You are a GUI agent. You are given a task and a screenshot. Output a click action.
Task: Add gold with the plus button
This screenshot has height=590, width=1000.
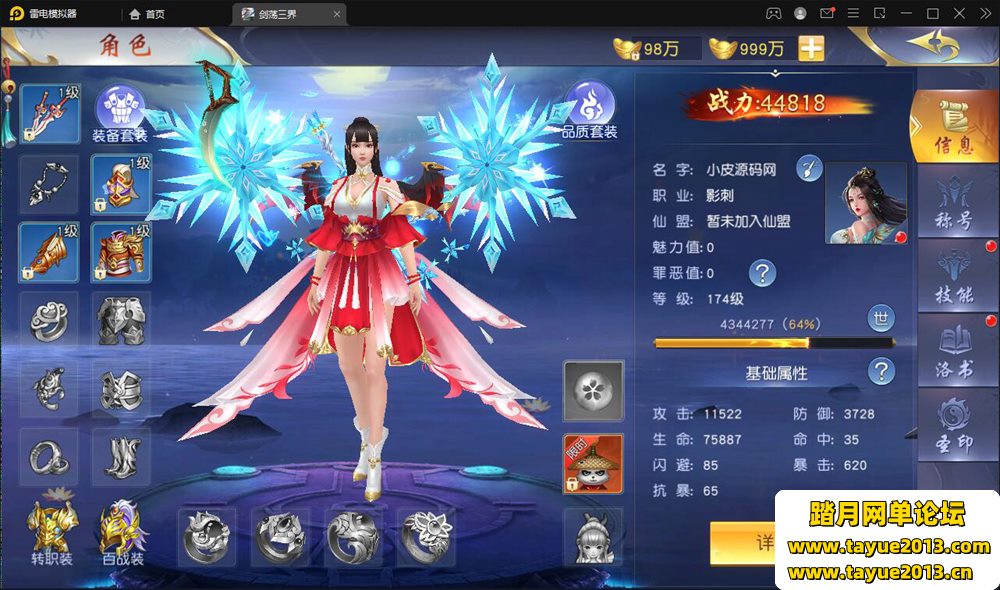point(811,49)
